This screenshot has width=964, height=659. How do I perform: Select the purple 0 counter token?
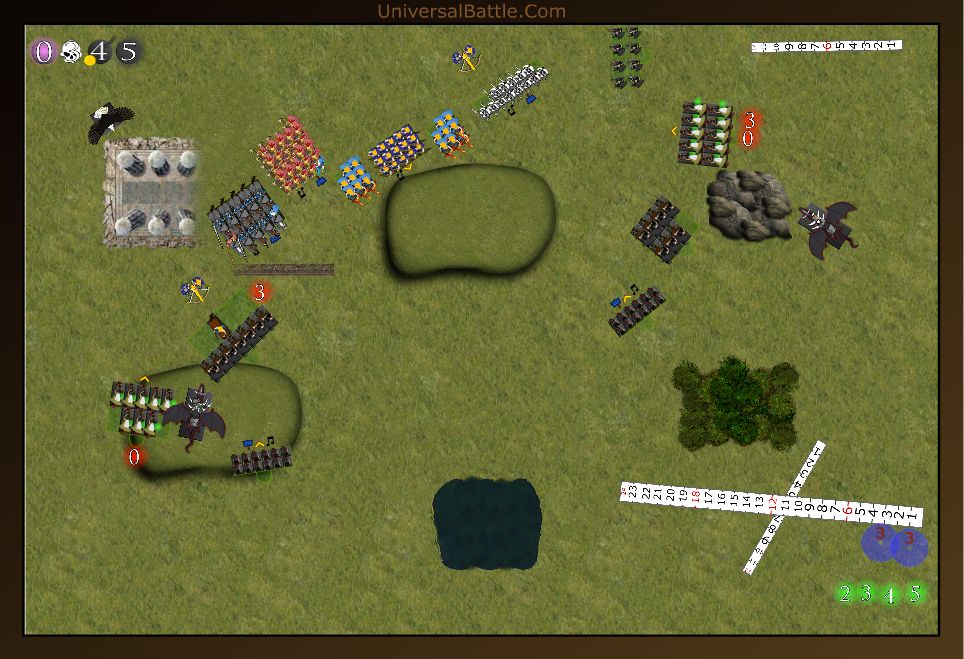tap(43, 52)
